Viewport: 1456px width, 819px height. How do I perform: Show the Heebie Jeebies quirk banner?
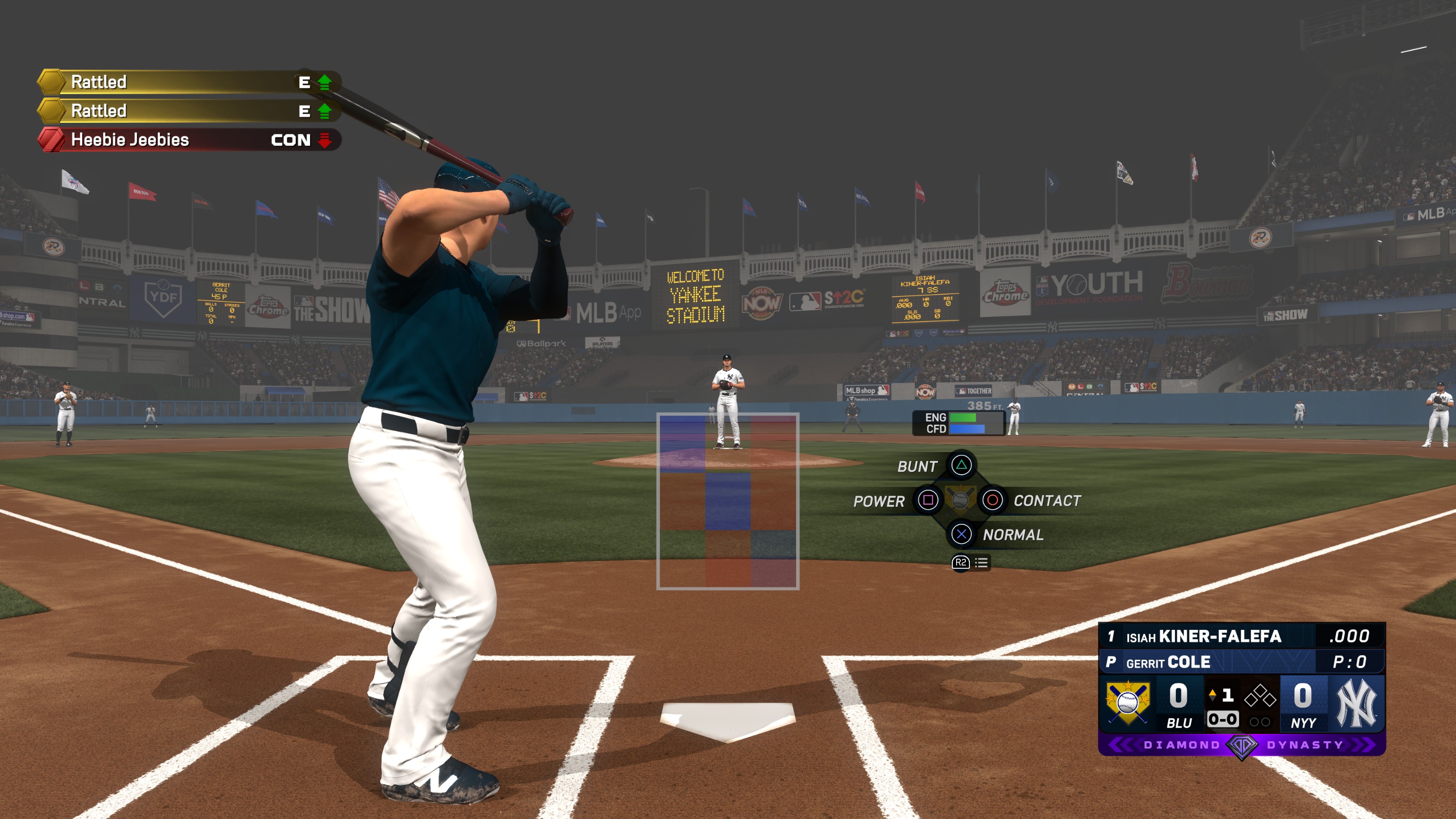(189, 140)
